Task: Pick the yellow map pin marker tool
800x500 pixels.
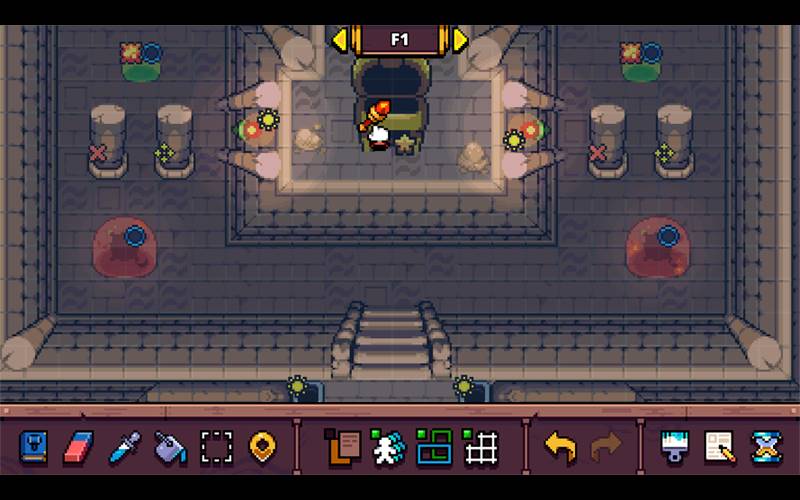Action: coord(262,448)
